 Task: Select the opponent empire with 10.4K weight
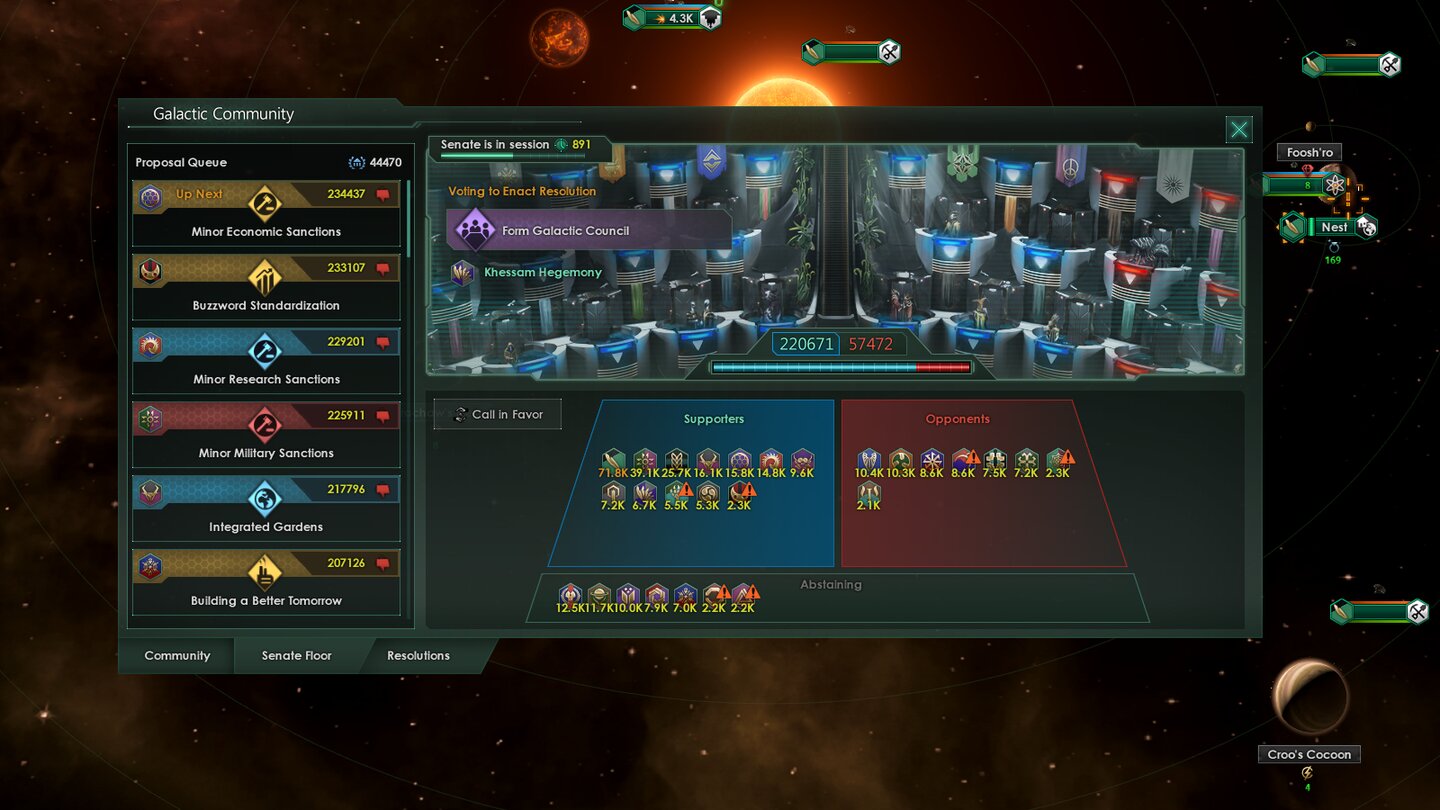869,461
